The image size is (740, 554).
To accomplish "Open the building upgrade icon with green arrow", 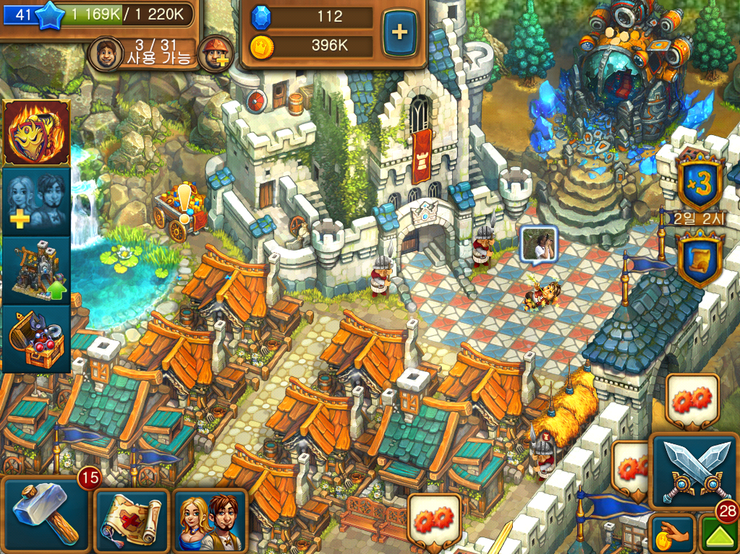I will (x=36, y=270).
